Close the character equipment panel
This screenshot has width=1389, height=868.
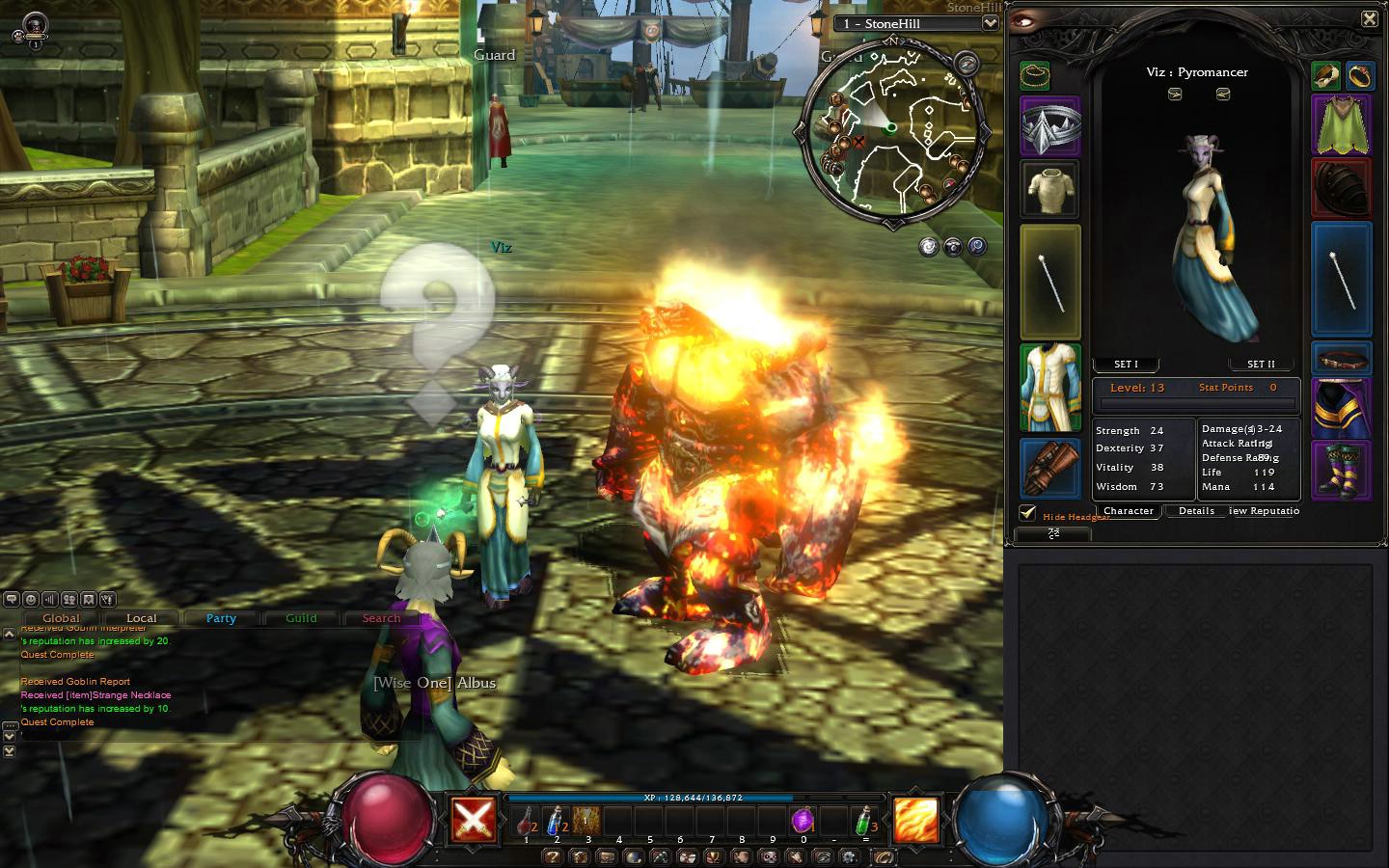1369,18
